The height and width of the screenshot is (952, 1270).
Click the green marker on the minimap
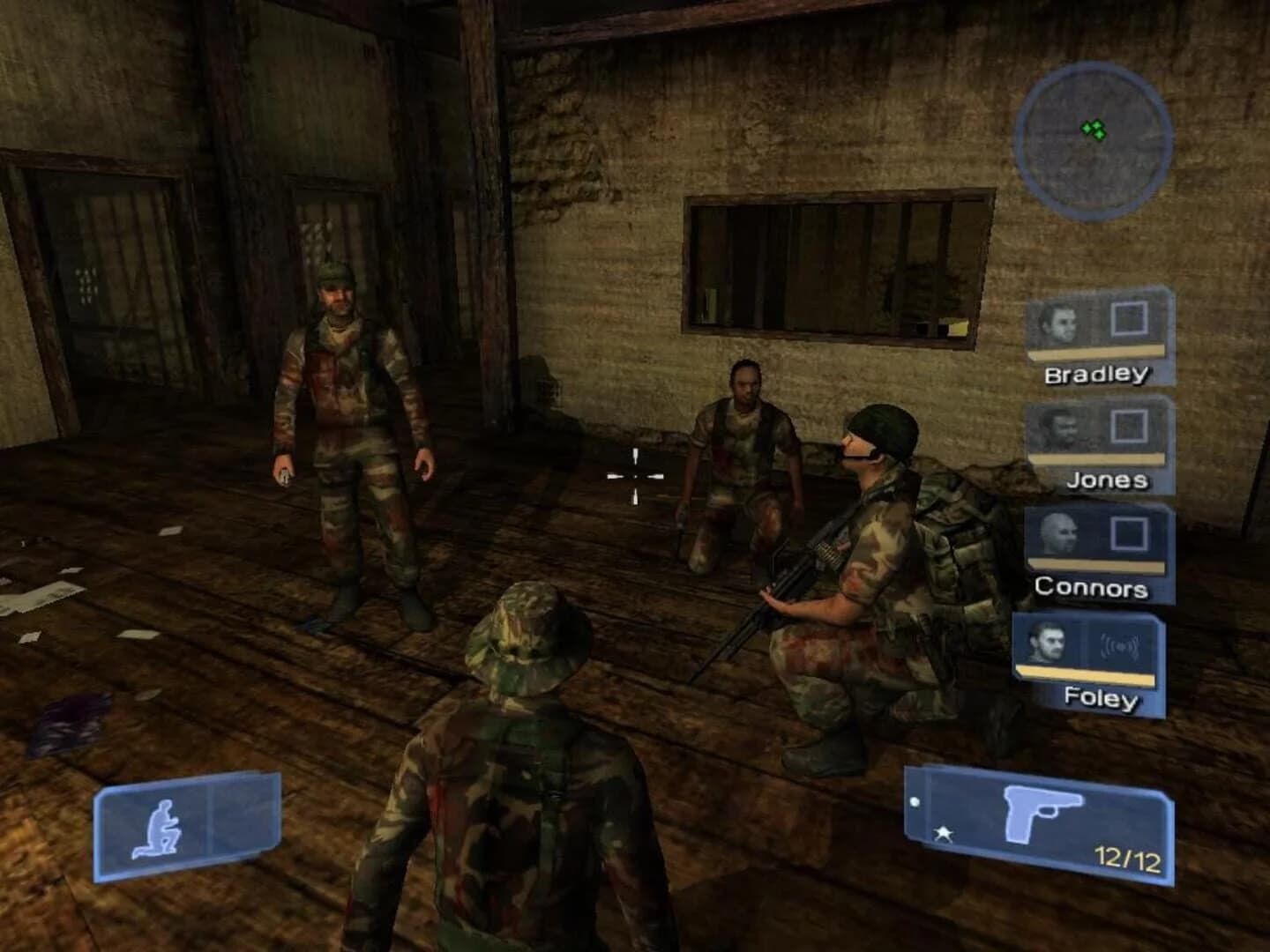pos(1094,132)
